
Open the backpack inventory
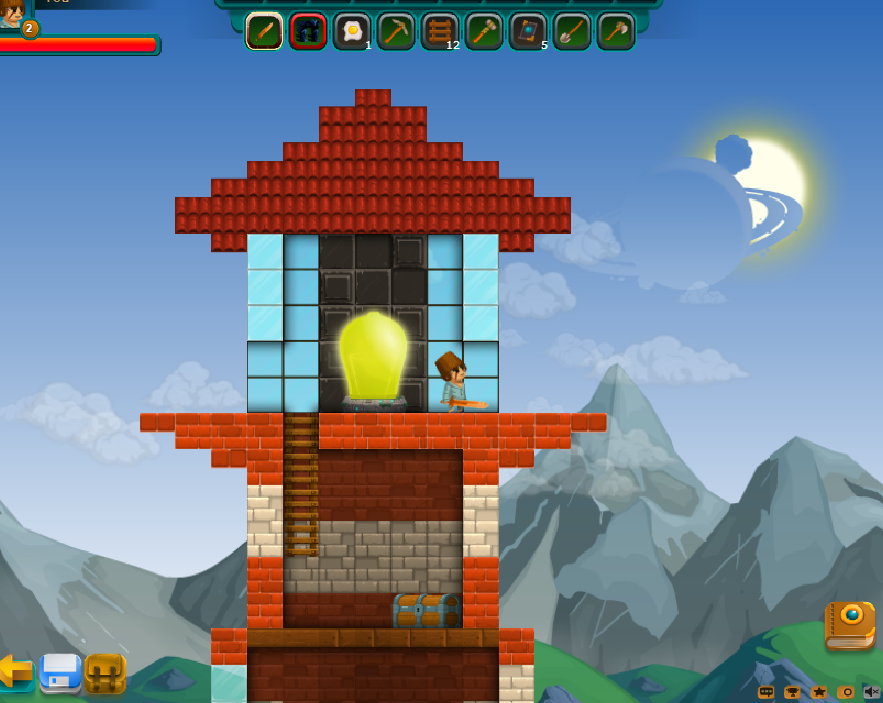[x=105, y=672]
